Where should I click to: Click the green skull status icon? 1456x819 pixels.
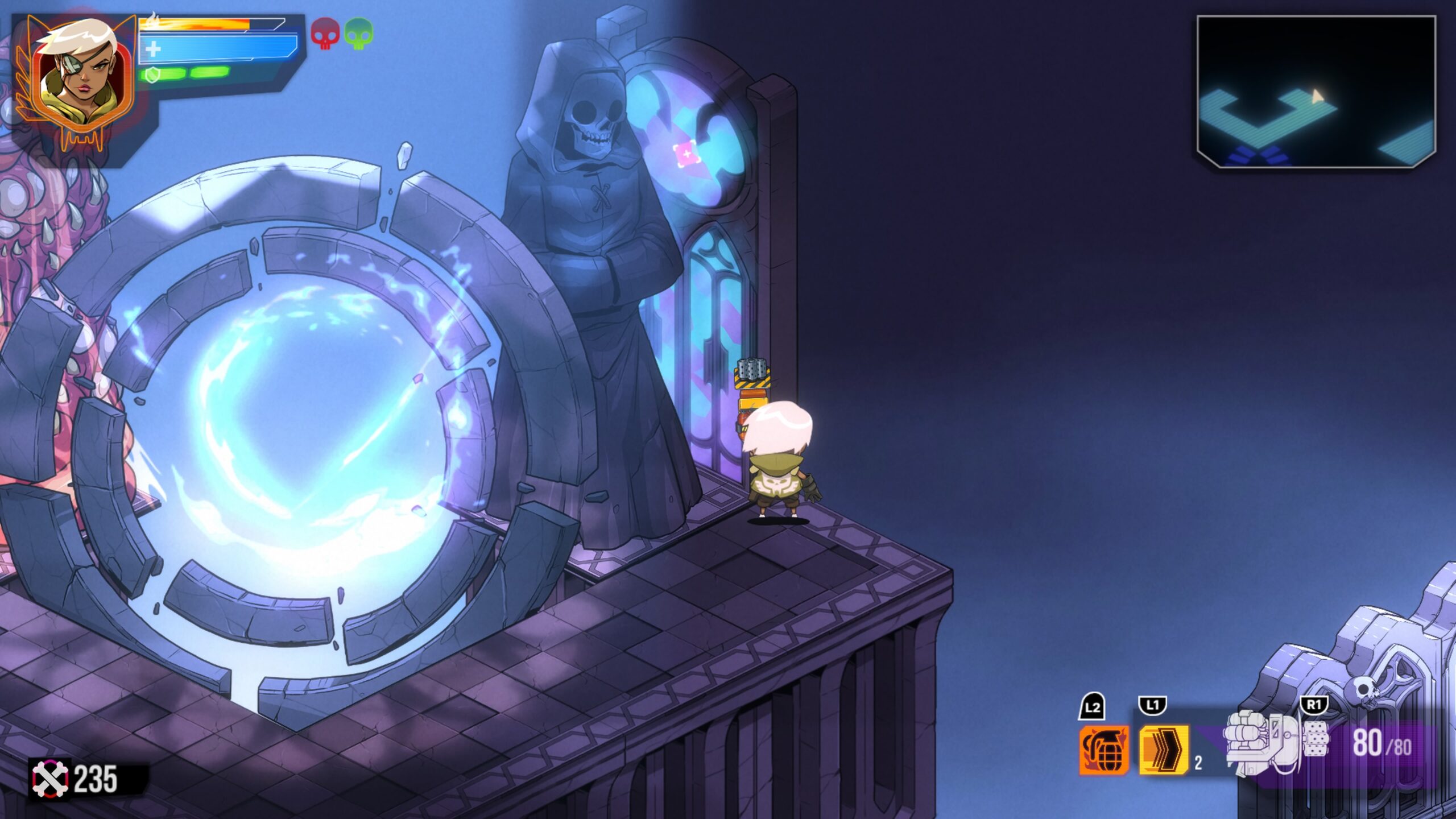359,33
